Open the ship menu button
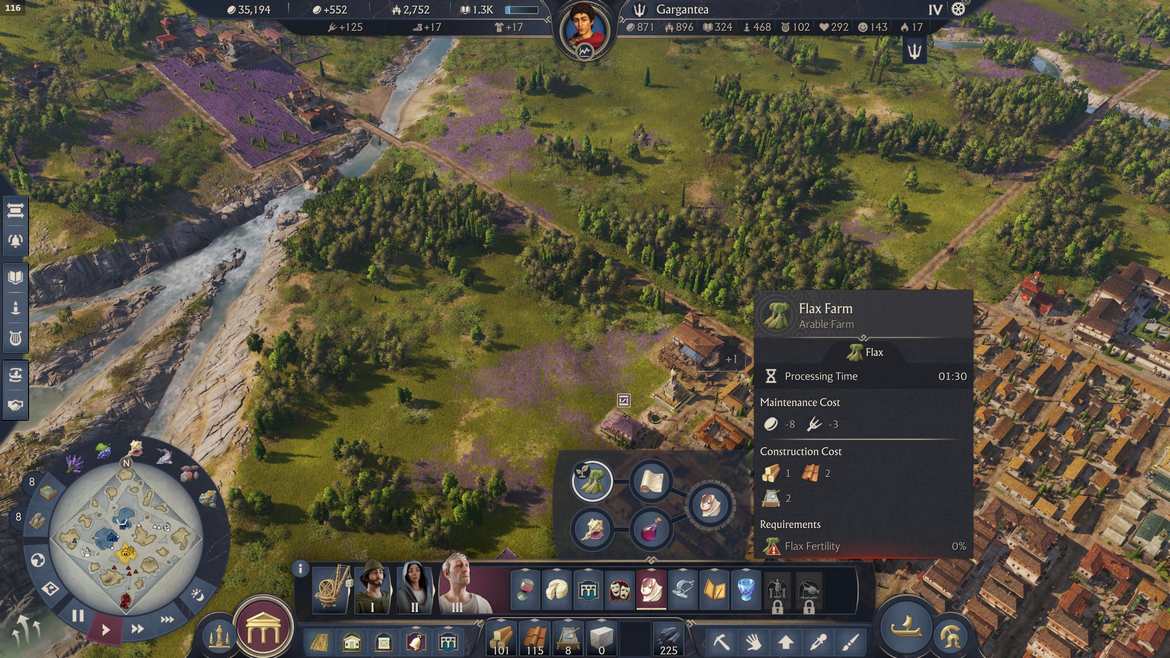This screenshot has height=658, width=1170. (x=905, y=627)
